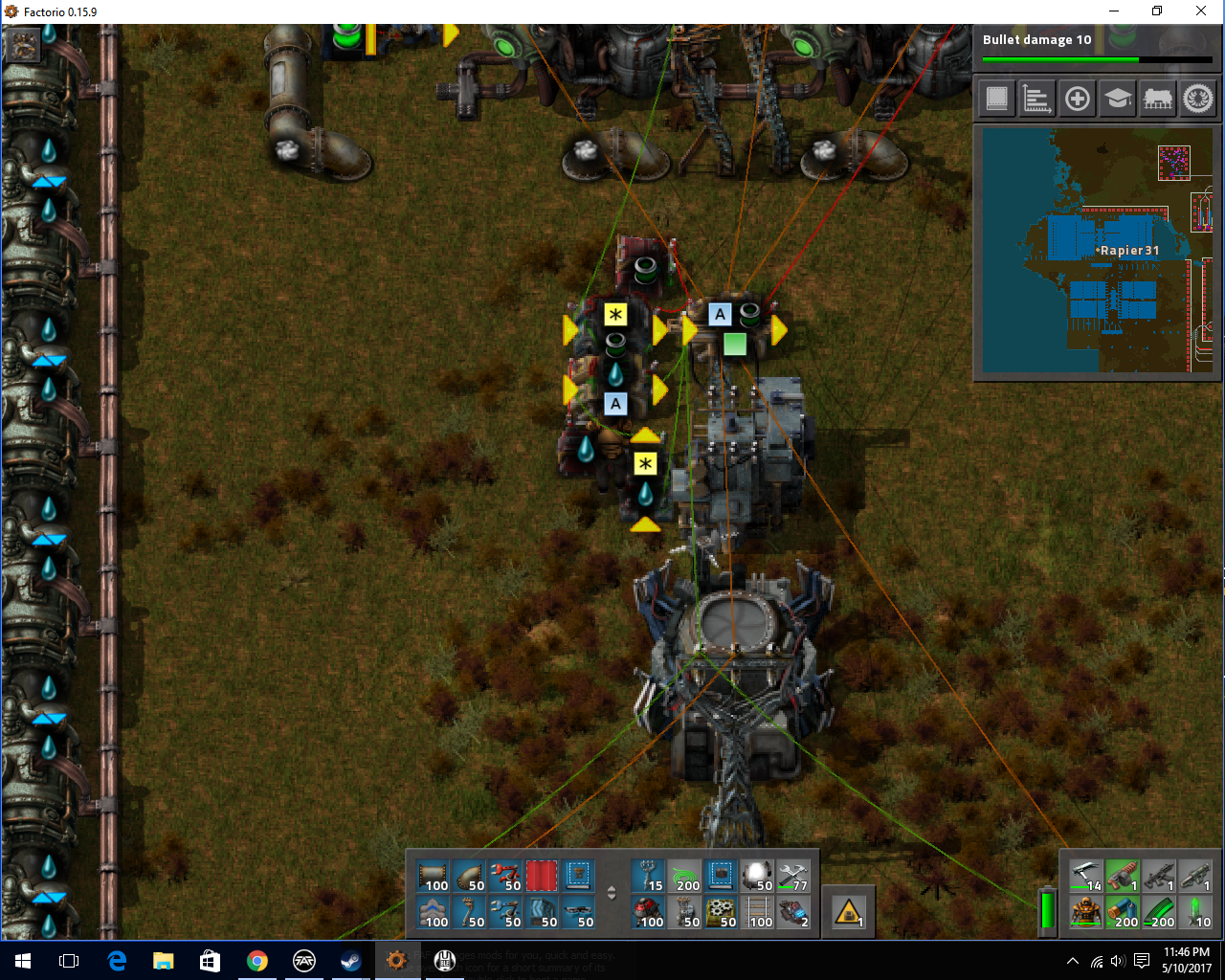
Task: Open the research technology screen
Action: (1118, 99)
